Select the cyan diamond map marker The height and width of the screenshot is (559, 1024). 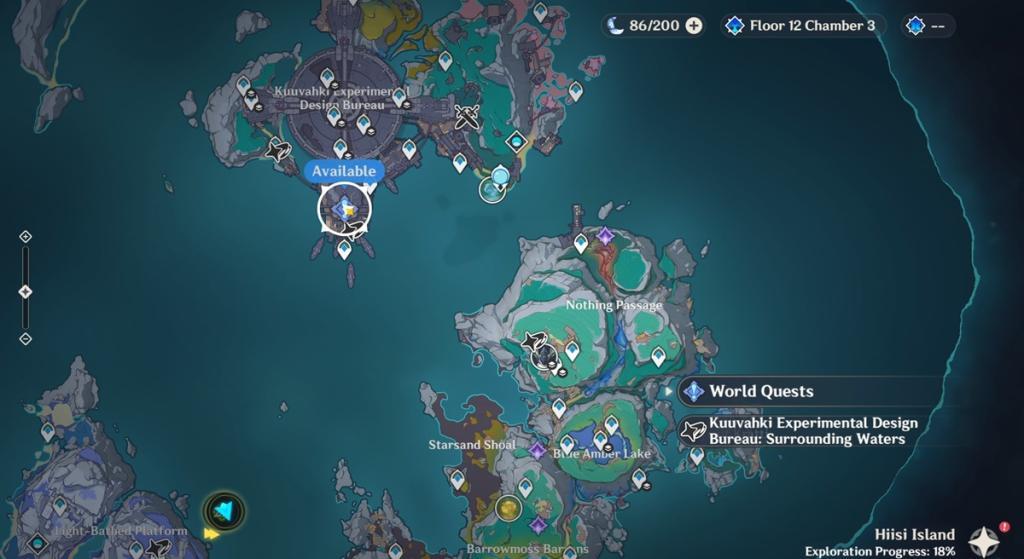pos(516,141)
